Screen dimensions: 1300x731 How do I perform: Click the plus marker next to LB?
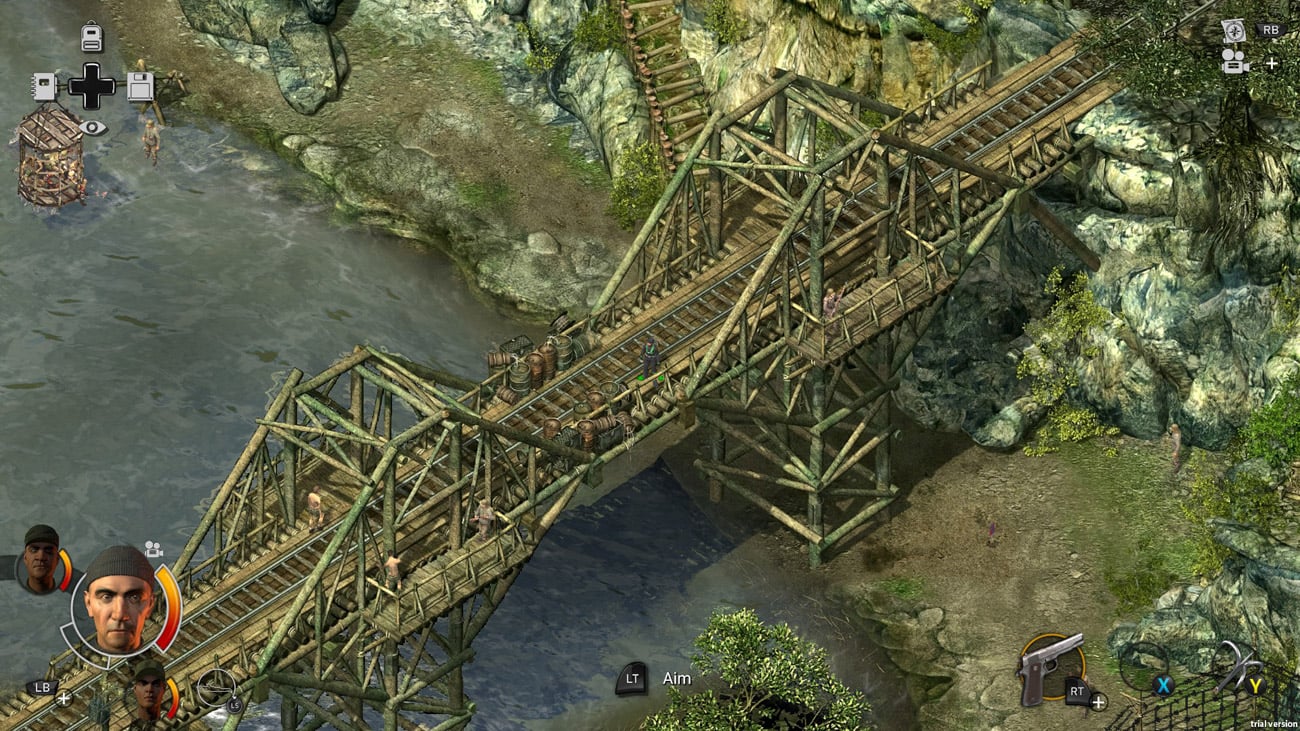coord(63,697)
